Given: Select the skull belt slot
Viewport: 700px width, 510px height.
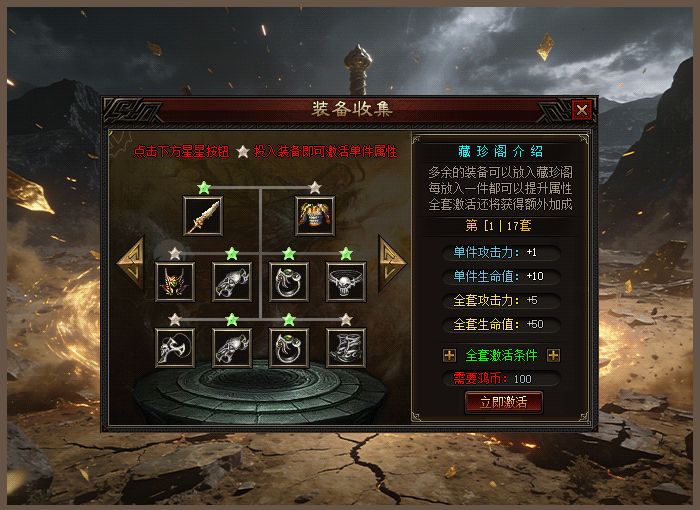Looking at the screenshot, I should pos(346,282).
